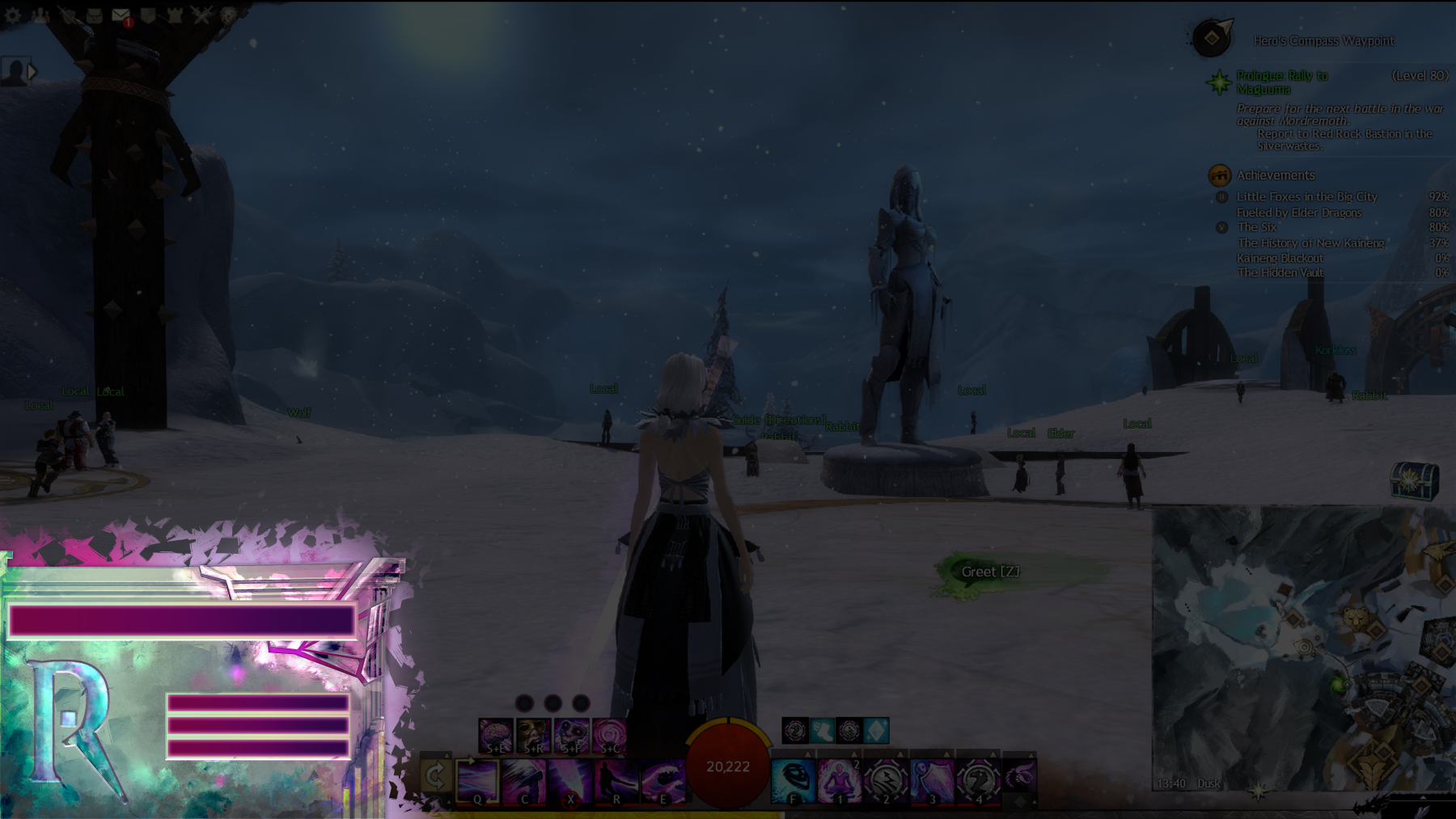Open the game menu gear icon
This screenshot has height=819, width=1456.
tap(13, 15)
